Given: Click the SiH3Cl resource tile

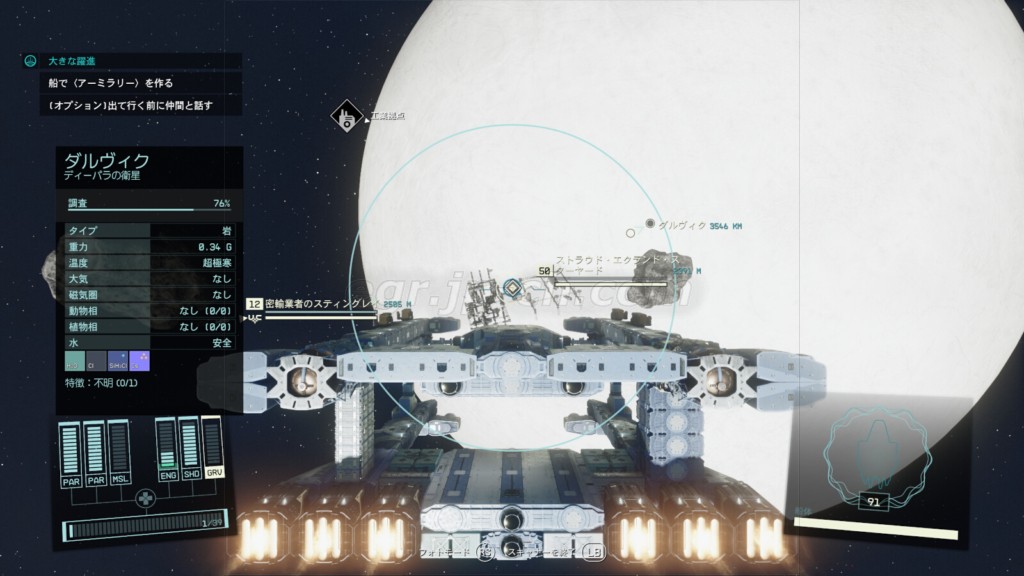Looking at the screenshot, I should pyautogui.click(x=117, y=361).
